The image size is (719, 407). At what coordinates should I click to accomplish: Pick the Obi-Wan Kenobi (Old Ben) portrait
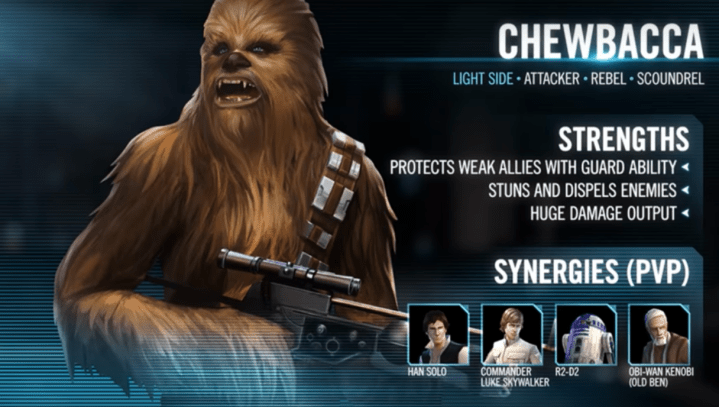point(658,335)
